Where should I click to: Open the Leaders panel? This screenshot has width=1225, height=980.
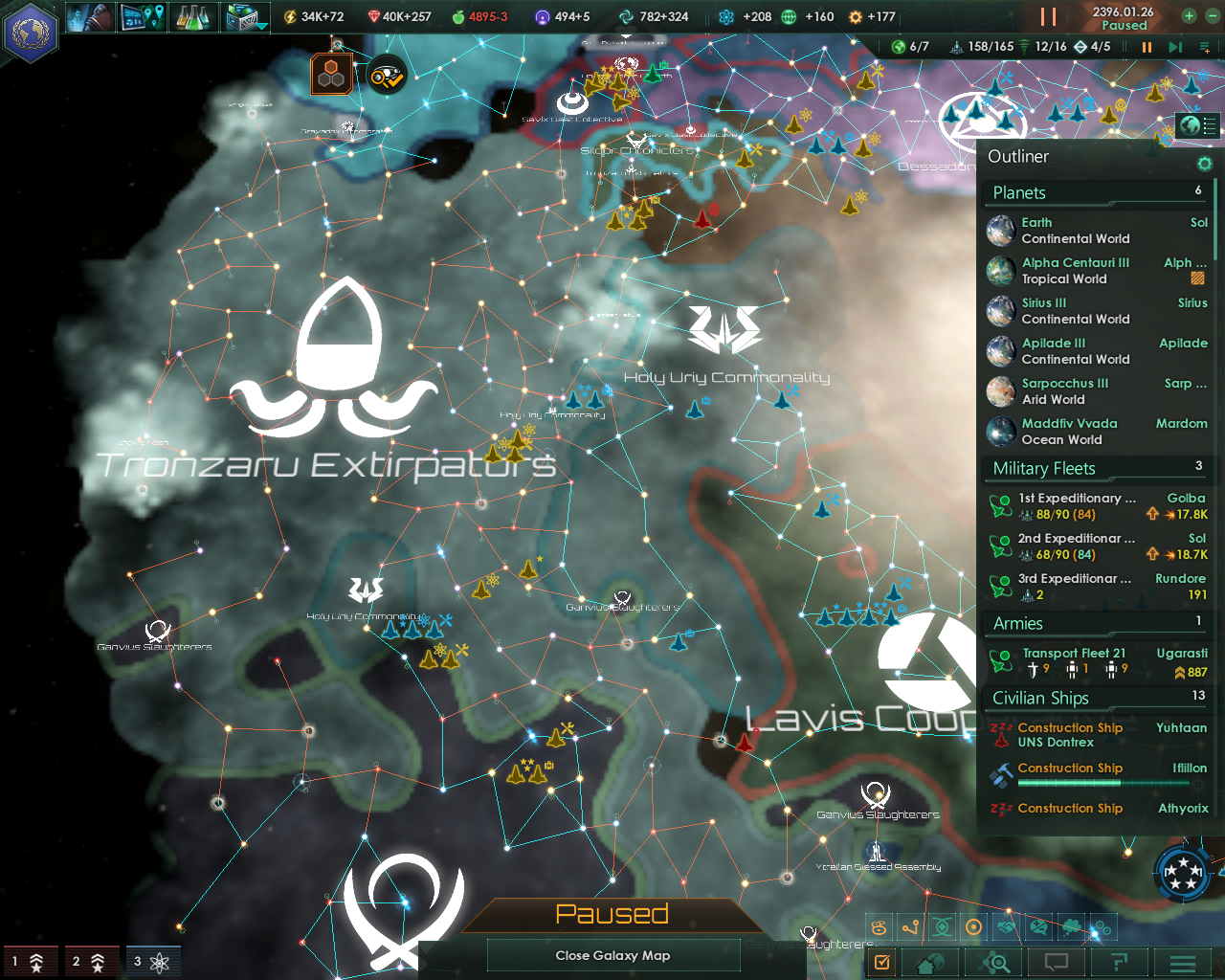[91, 17]
